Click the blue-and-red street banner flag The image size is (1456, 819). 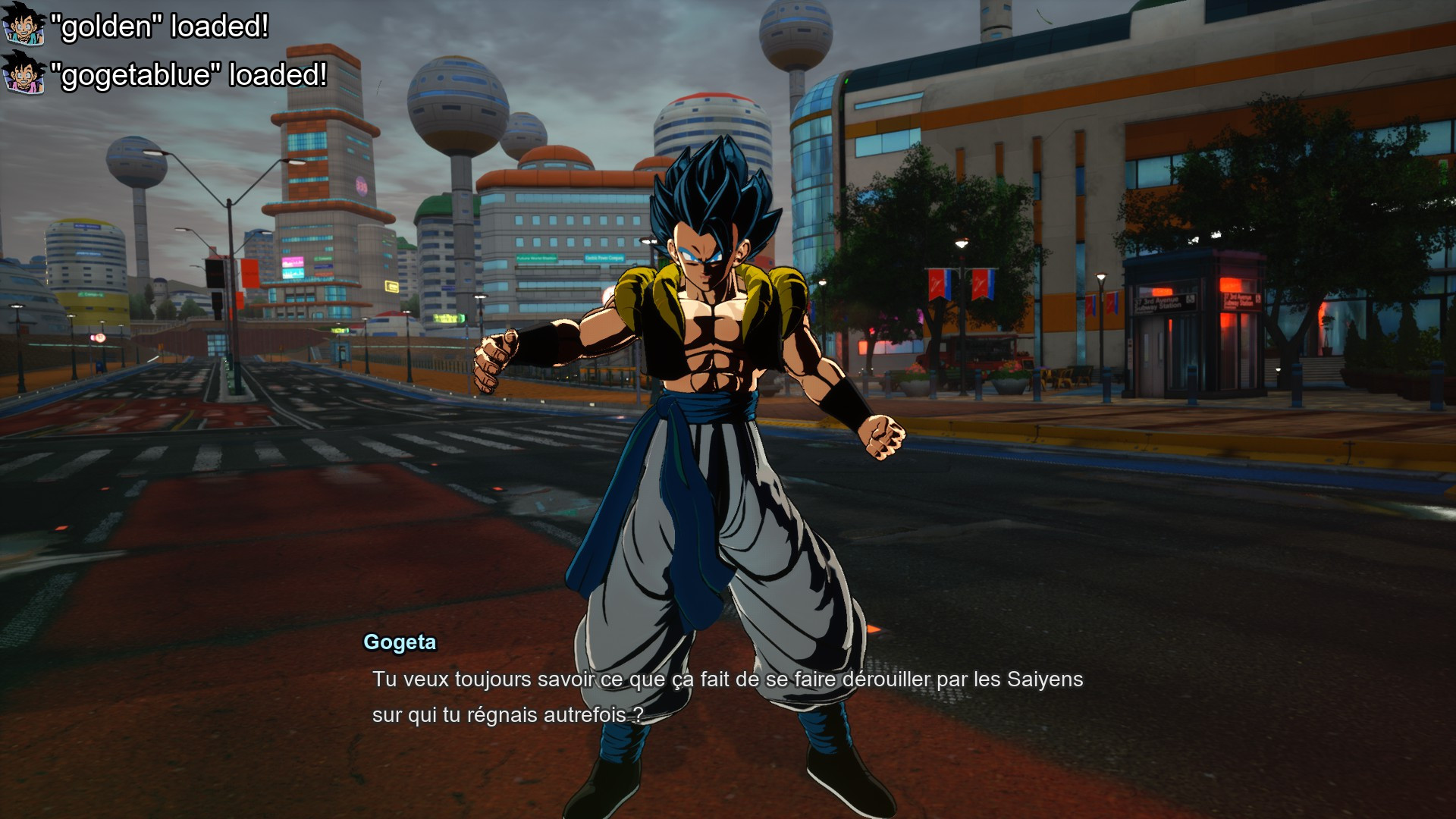(x=938, y=284)
